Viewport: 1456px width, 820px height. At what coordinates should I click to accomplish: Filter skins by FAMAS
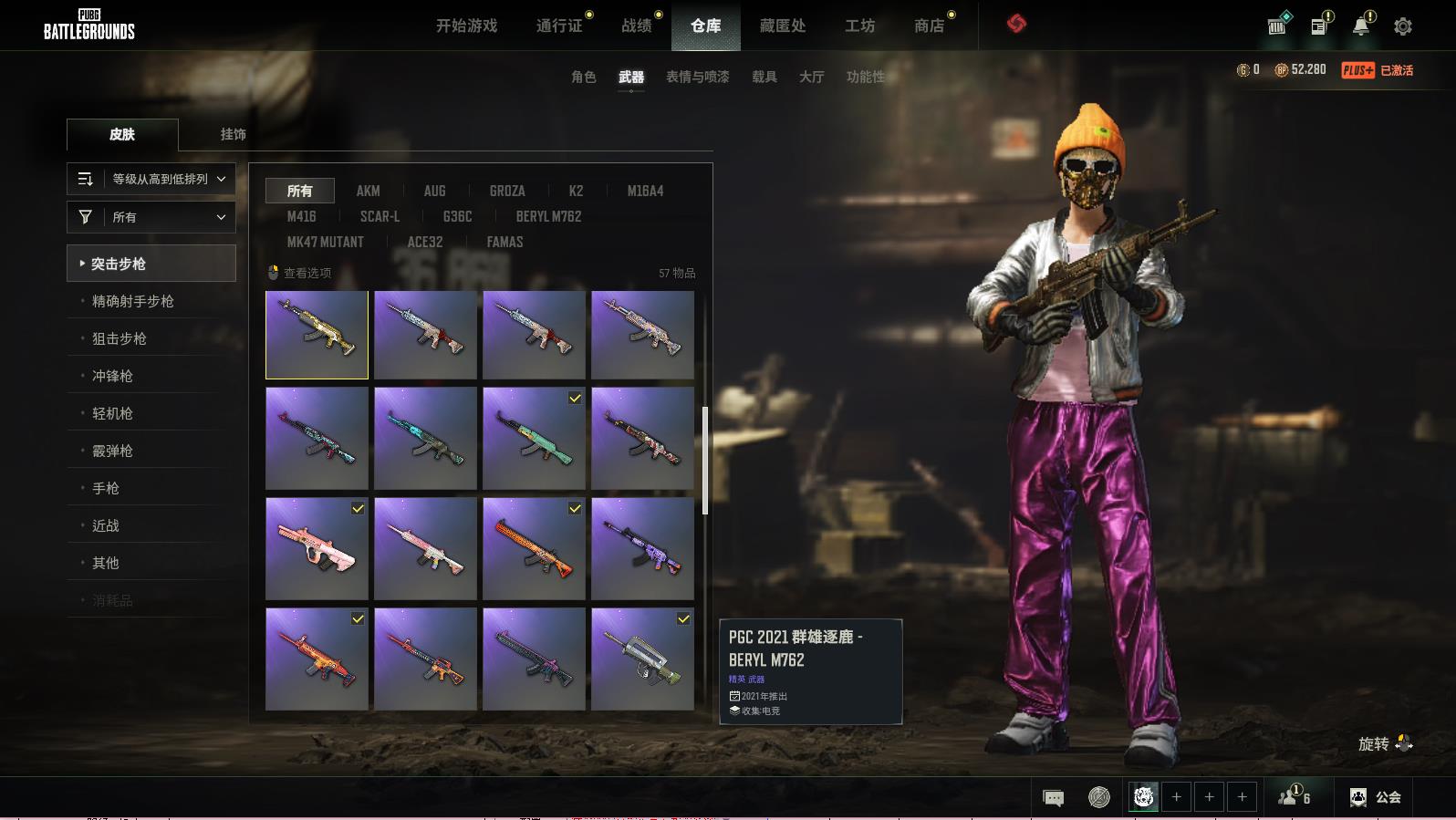[504, 242]
